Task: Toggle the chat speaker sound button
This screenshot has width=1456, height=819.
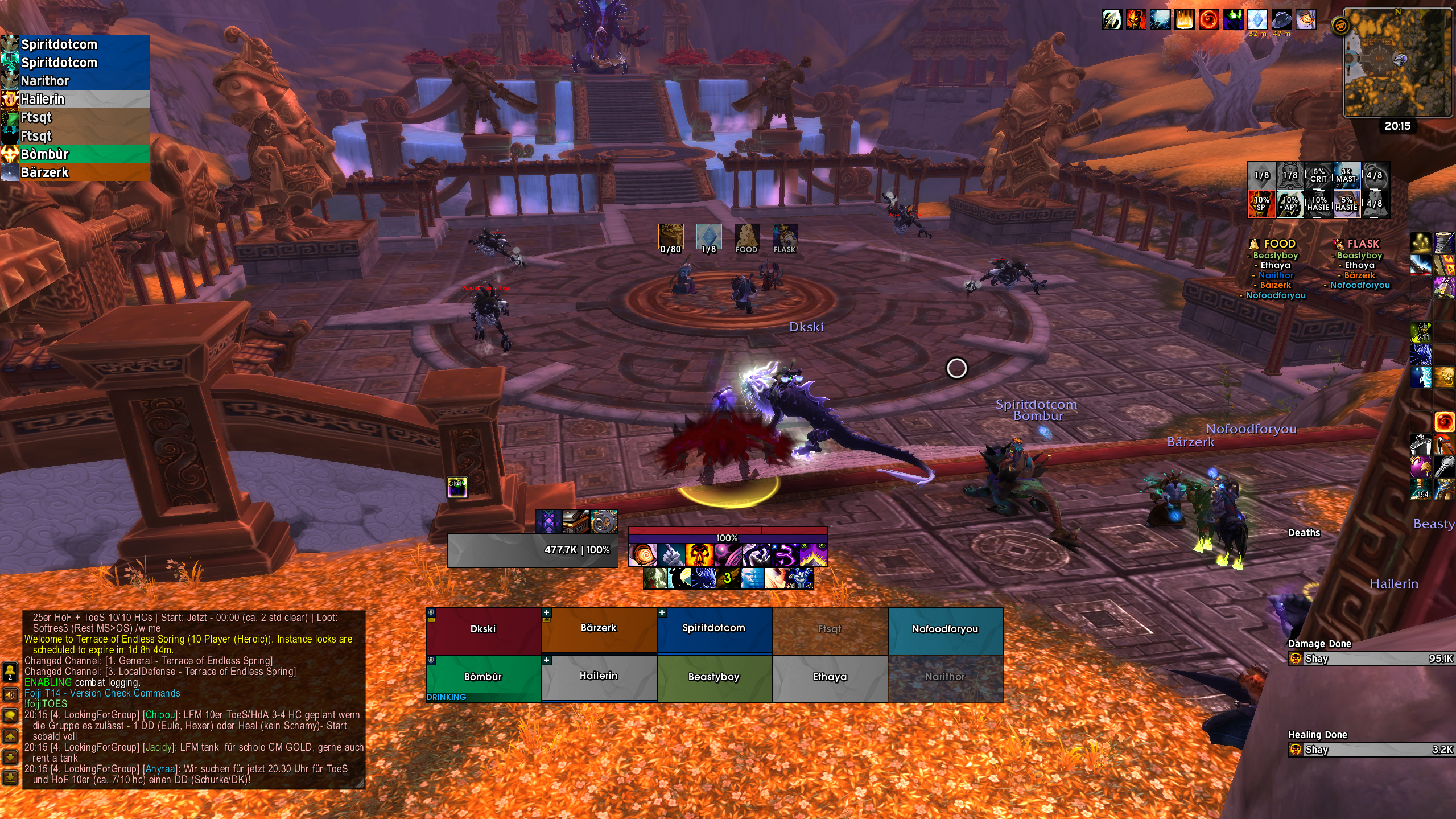Action: click(10, 694)
